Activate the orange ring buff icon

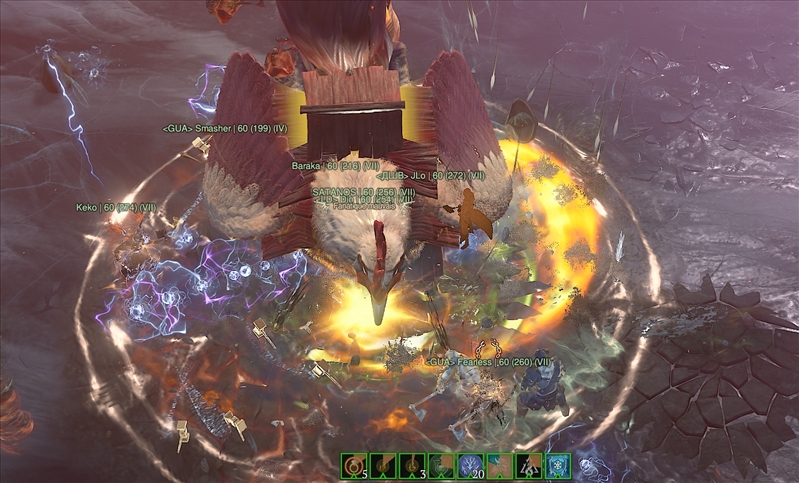(x=353, y=465)
